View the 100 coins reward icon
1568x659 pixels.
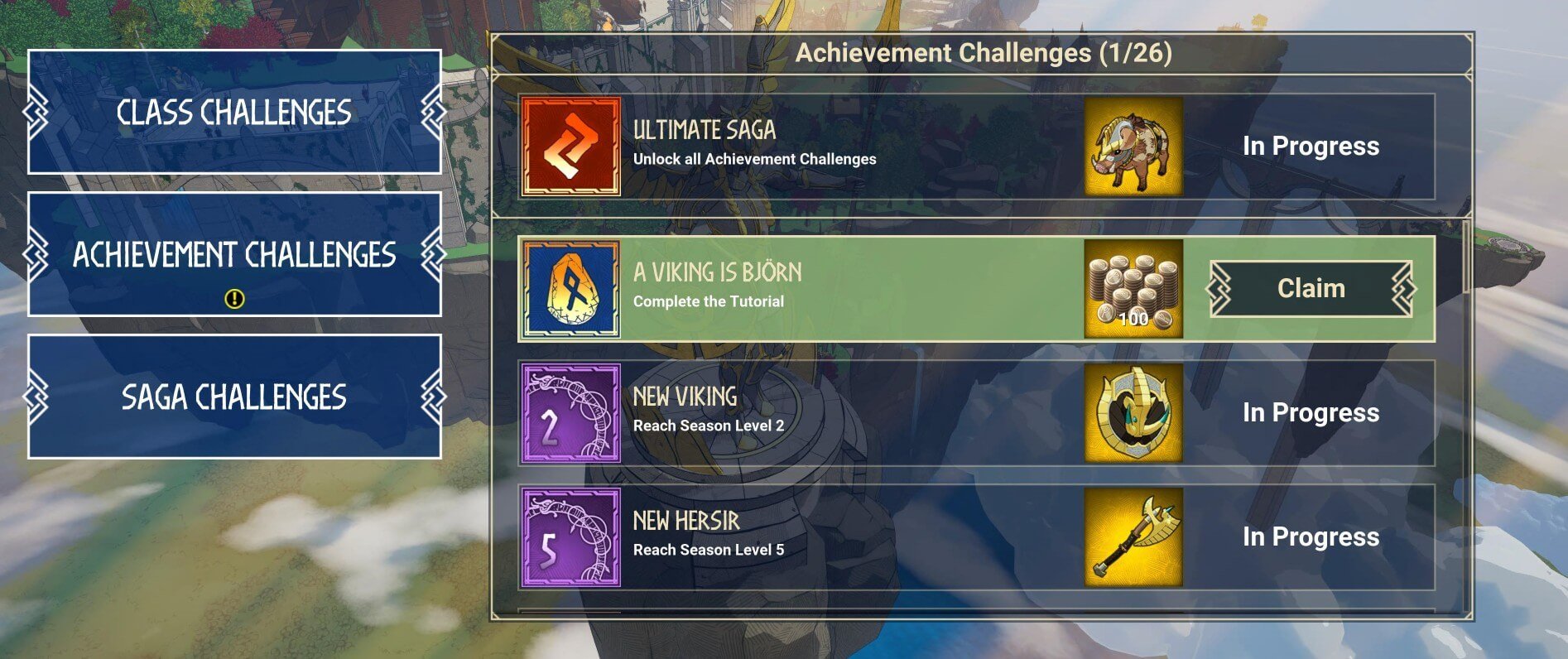tap(1133, 288)
